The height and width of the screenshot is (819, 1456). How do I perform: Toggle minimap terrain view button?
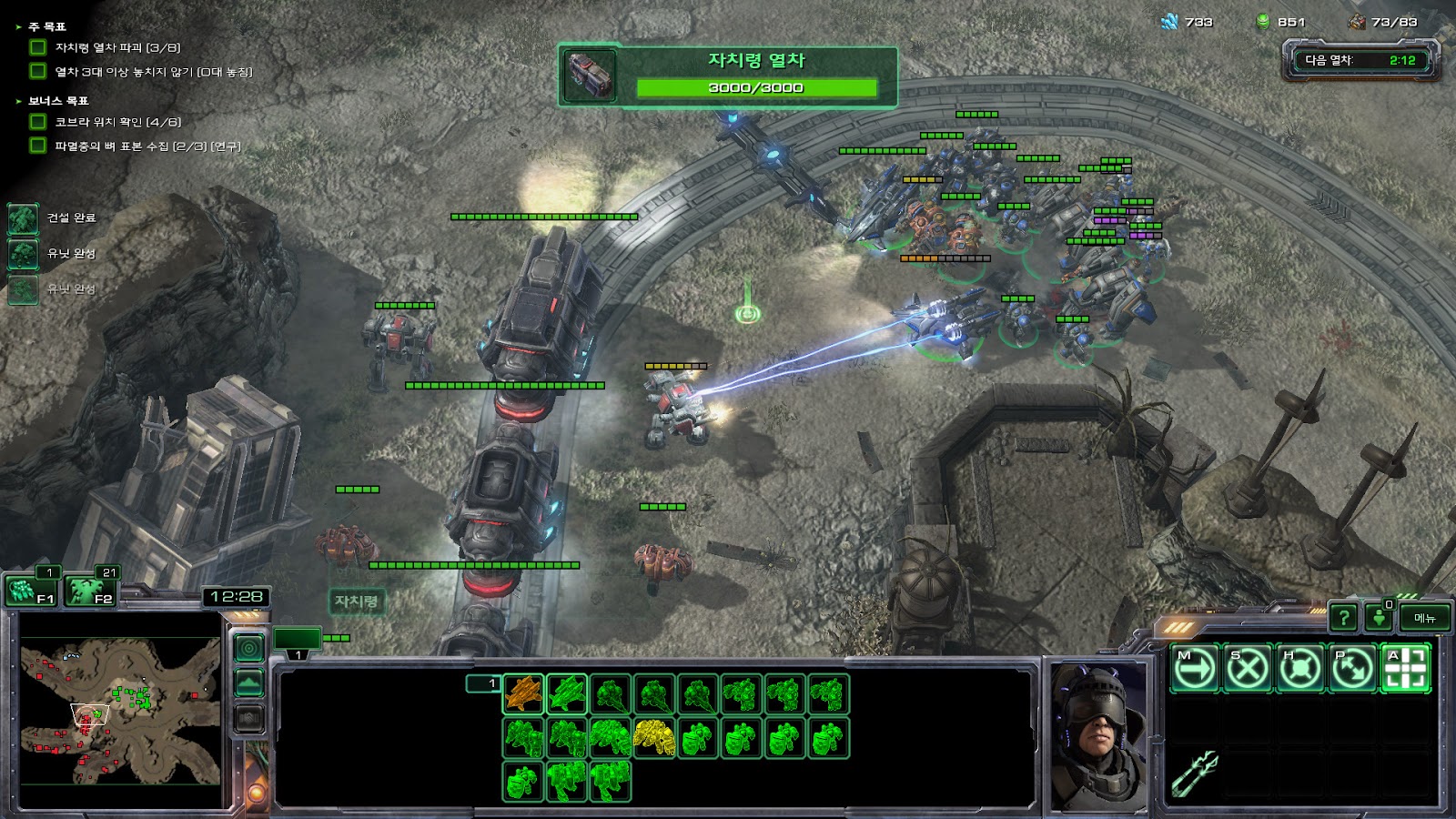click(249, 682)
